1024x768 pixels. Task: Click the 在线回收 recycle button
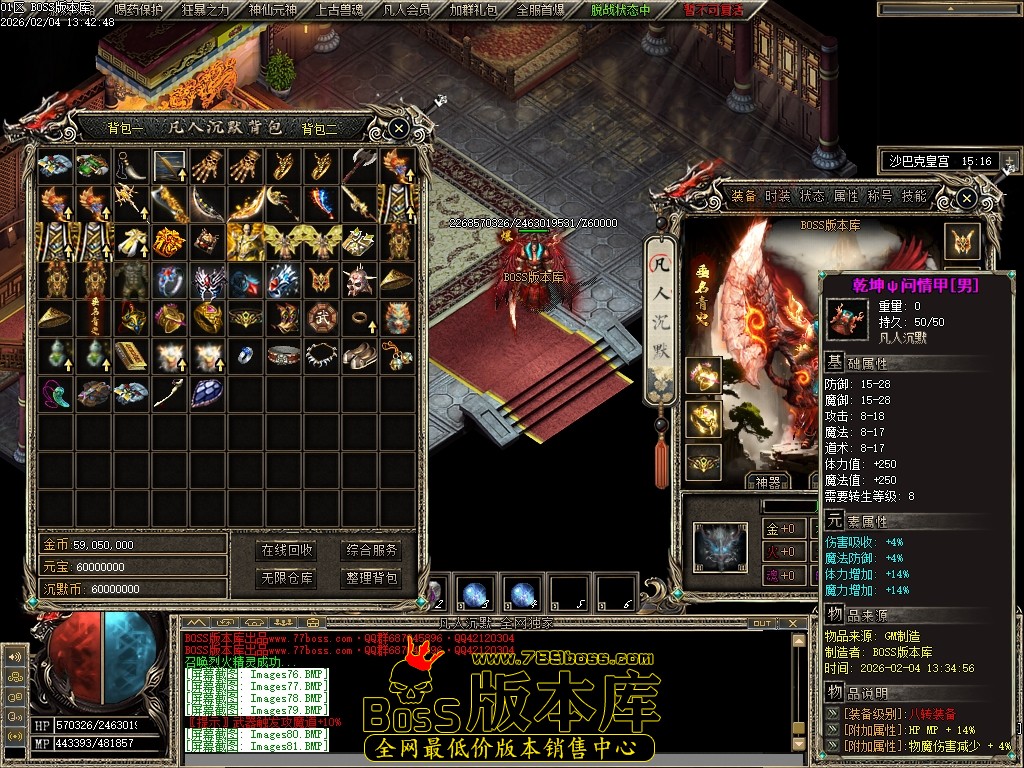pyautogui.click(x=287, y=550)
